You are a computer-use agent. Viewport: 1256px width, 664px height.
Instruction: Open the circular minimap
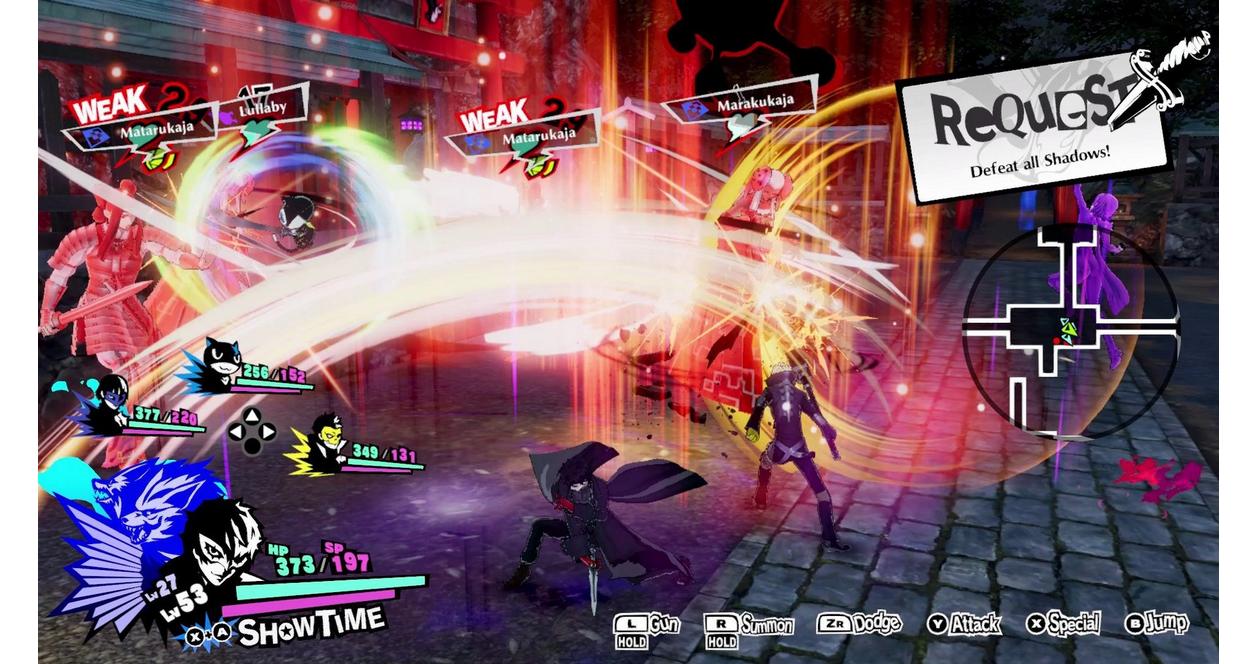click(x=1070, y=330)
